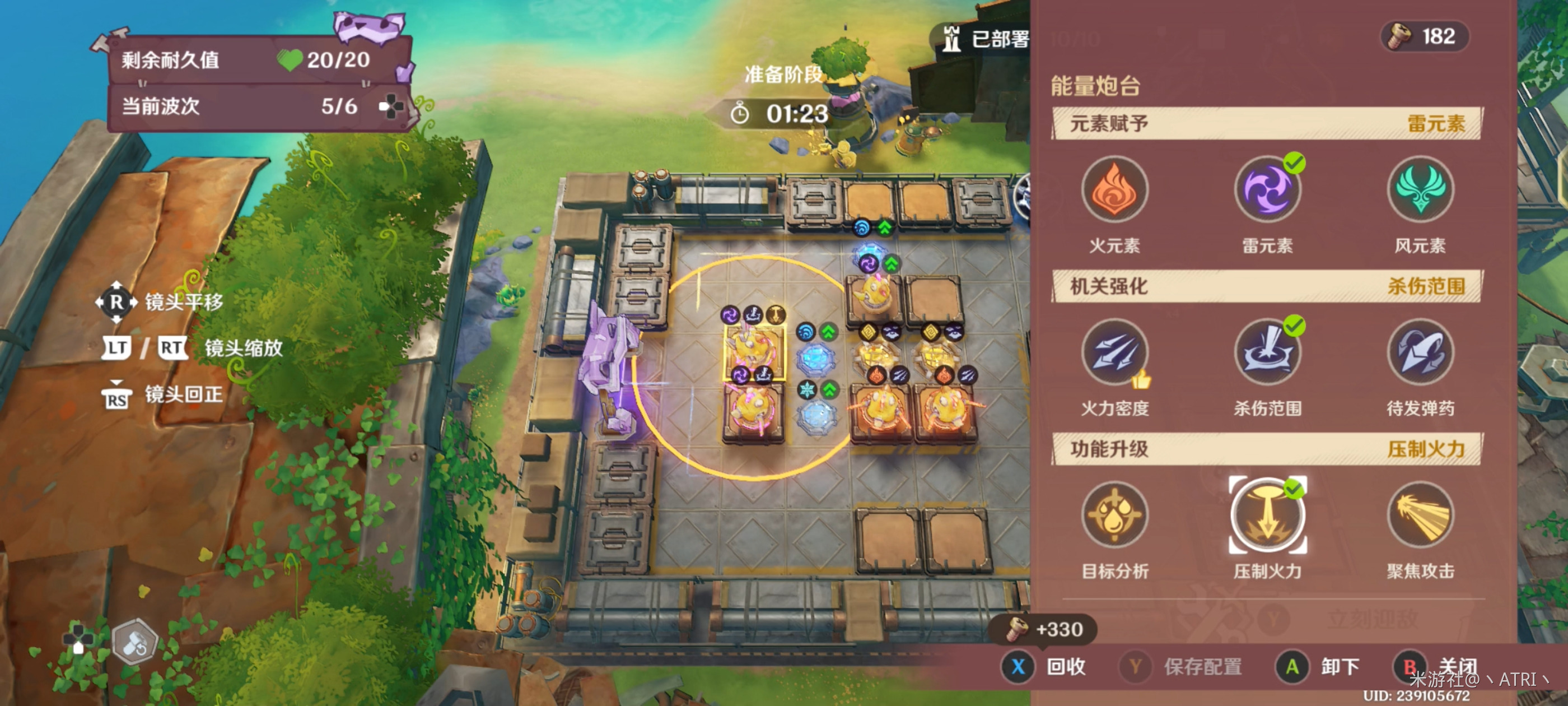Click the 剩余耐久值 20/20 durability bar
The height and width of the screenshot is (706, 1568).
click(x=237, y=60)
